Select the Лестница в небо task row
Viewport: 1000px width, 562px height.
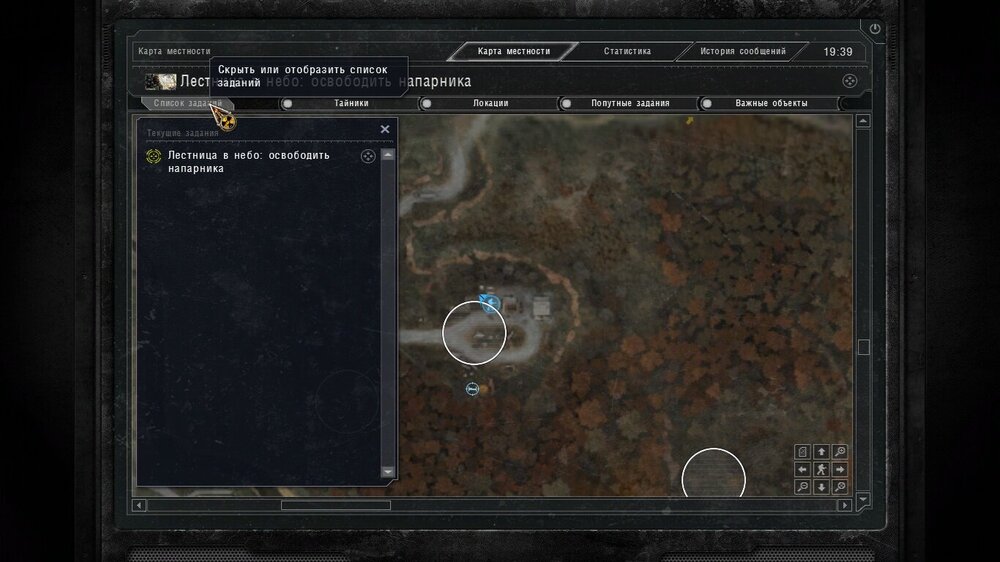262,162
